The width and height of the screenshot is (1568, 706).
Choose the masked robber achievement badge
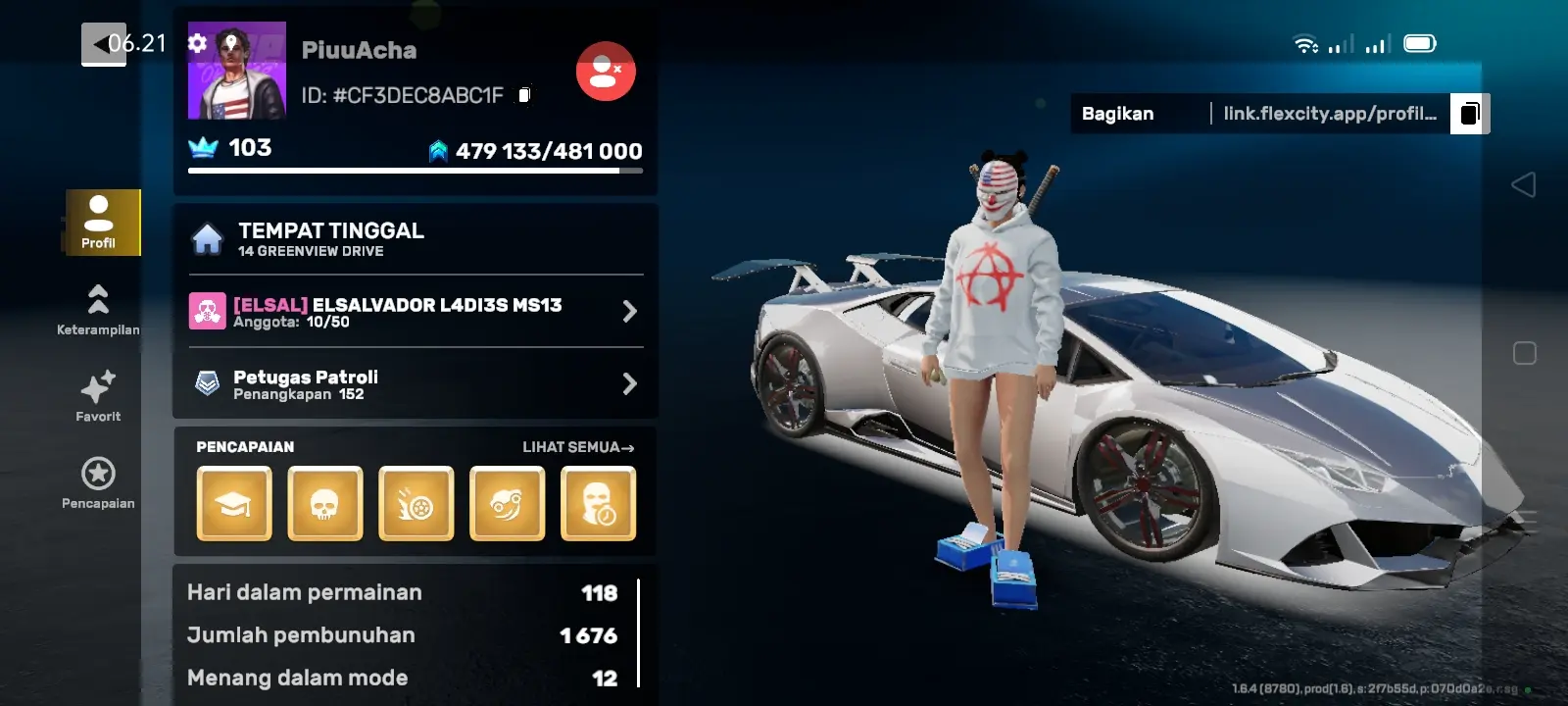pyautogui.click(x=599, y=504)
